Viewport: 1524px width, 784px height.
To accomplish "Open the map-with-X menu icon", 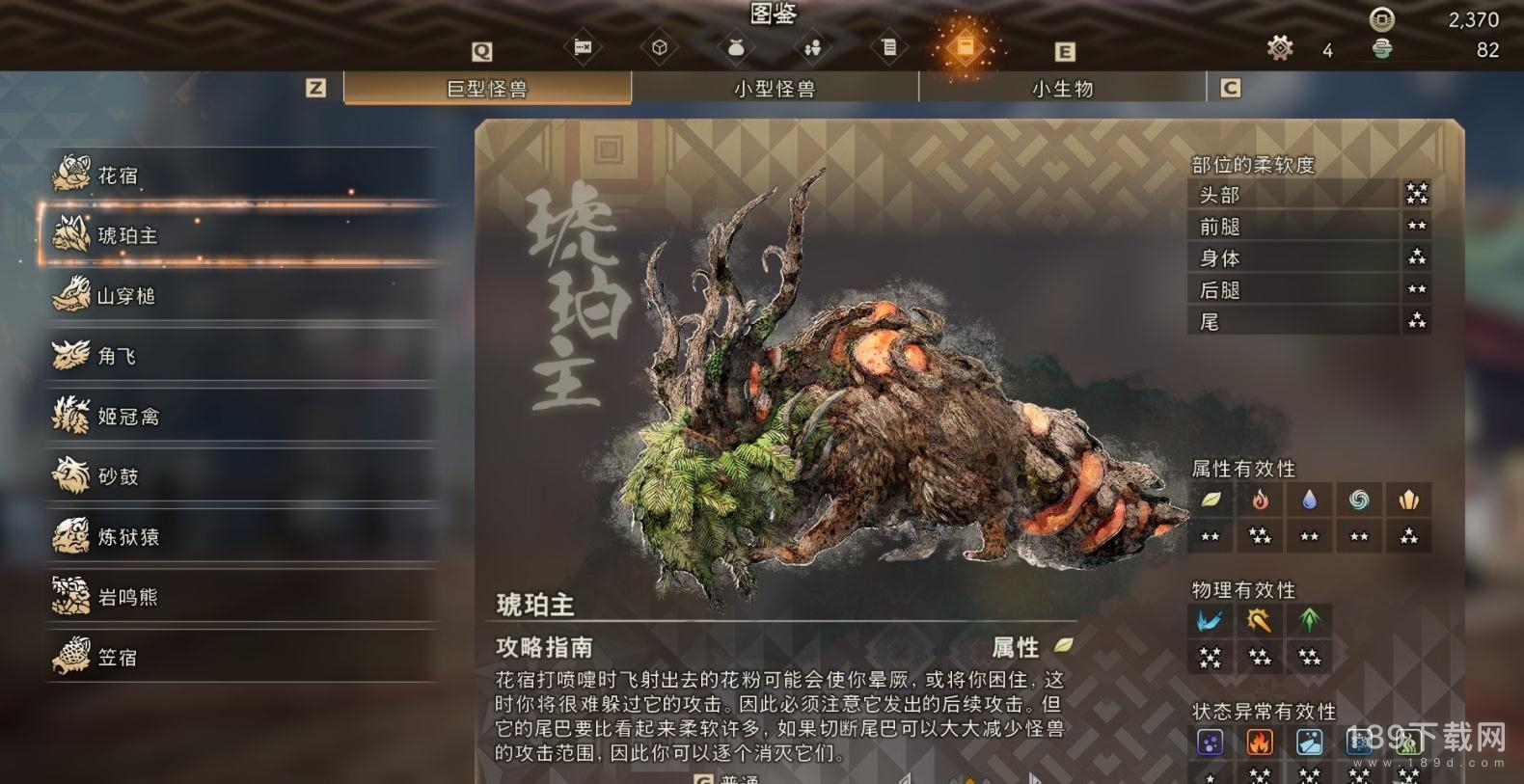I will click(583, 47).
